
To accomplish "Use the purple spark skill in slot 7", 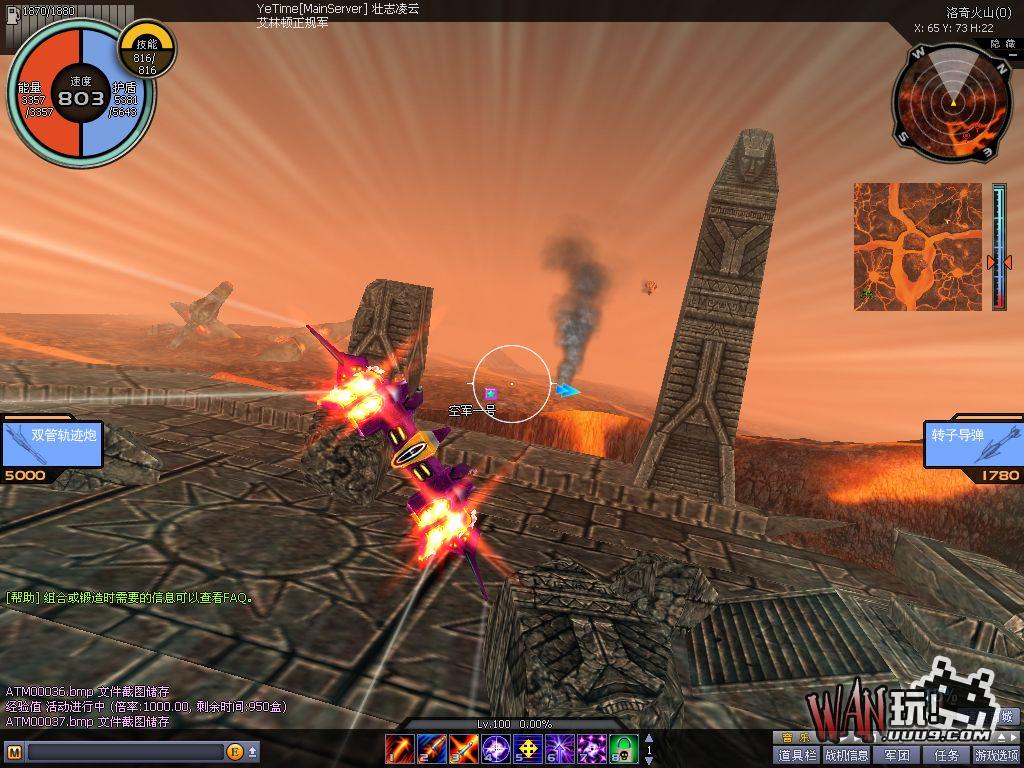I will [x=592, y=747].
